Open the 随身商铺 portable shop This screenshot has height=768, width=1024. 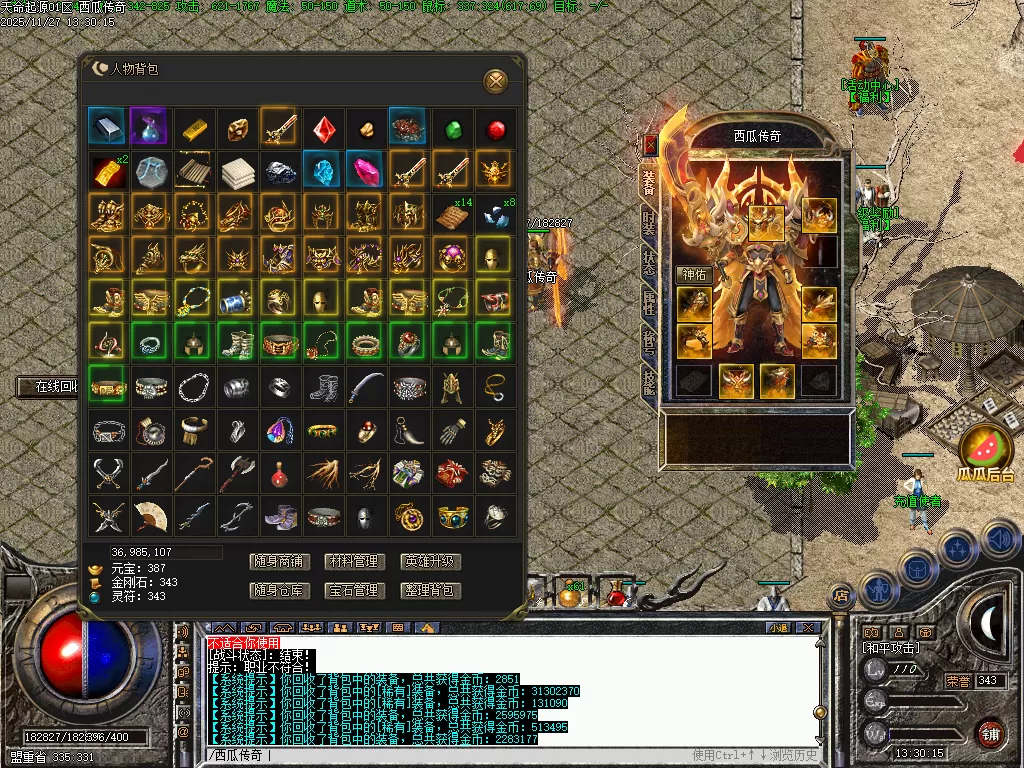click(279, 562)
